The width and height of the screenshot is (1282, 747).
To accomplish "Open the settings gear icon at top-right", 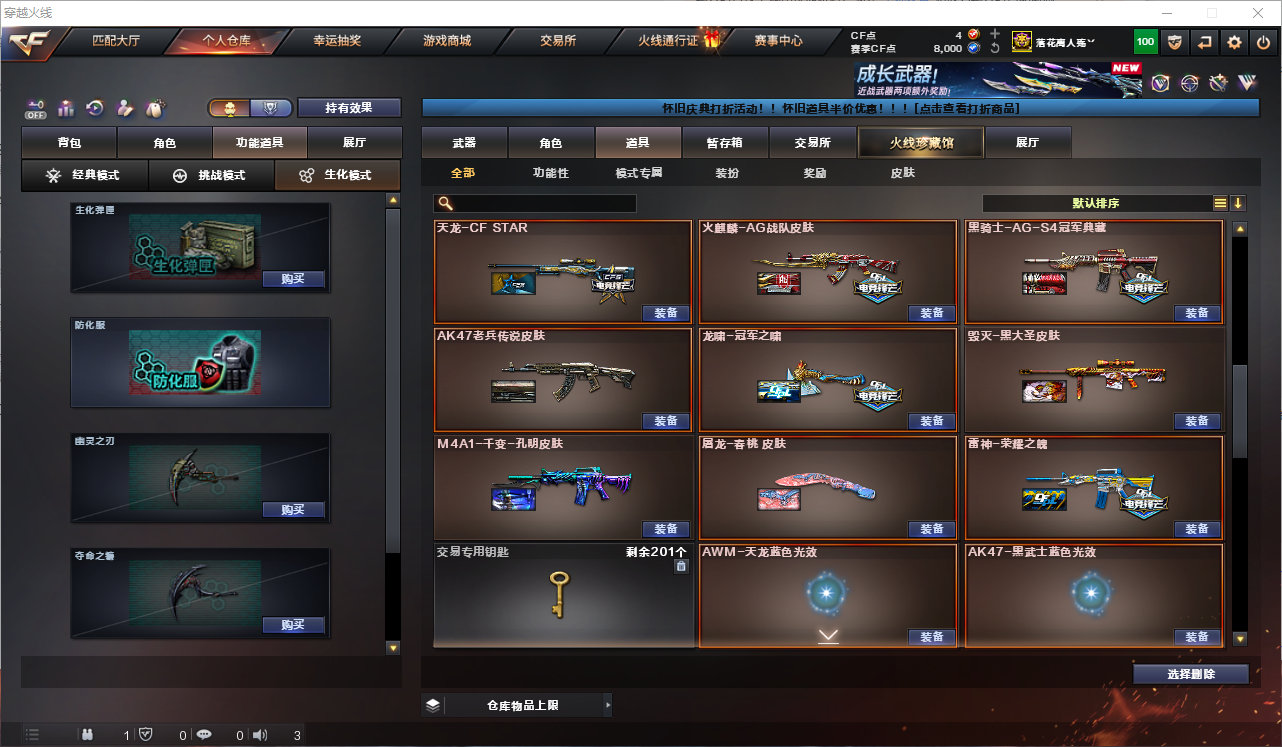I will click(x=1233, y=42).
